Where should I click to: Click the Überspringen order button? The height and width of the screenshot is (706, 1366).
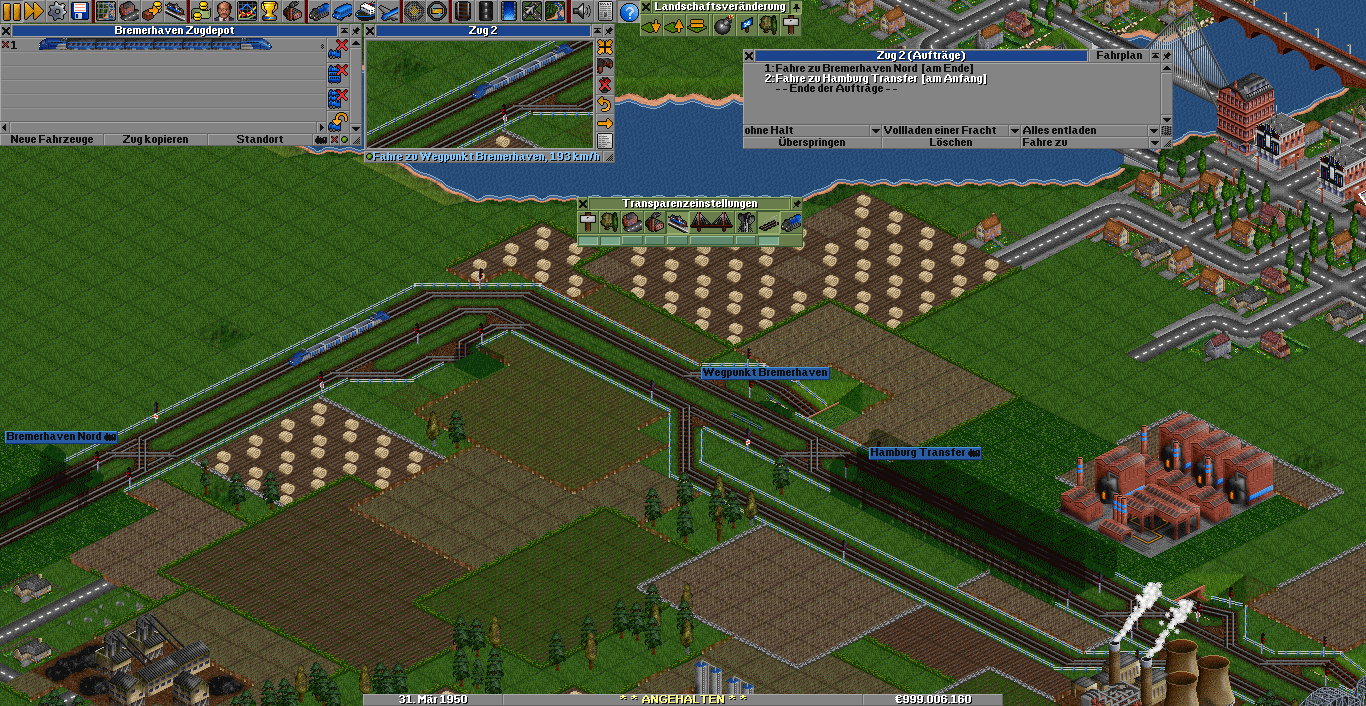(812, 143)
